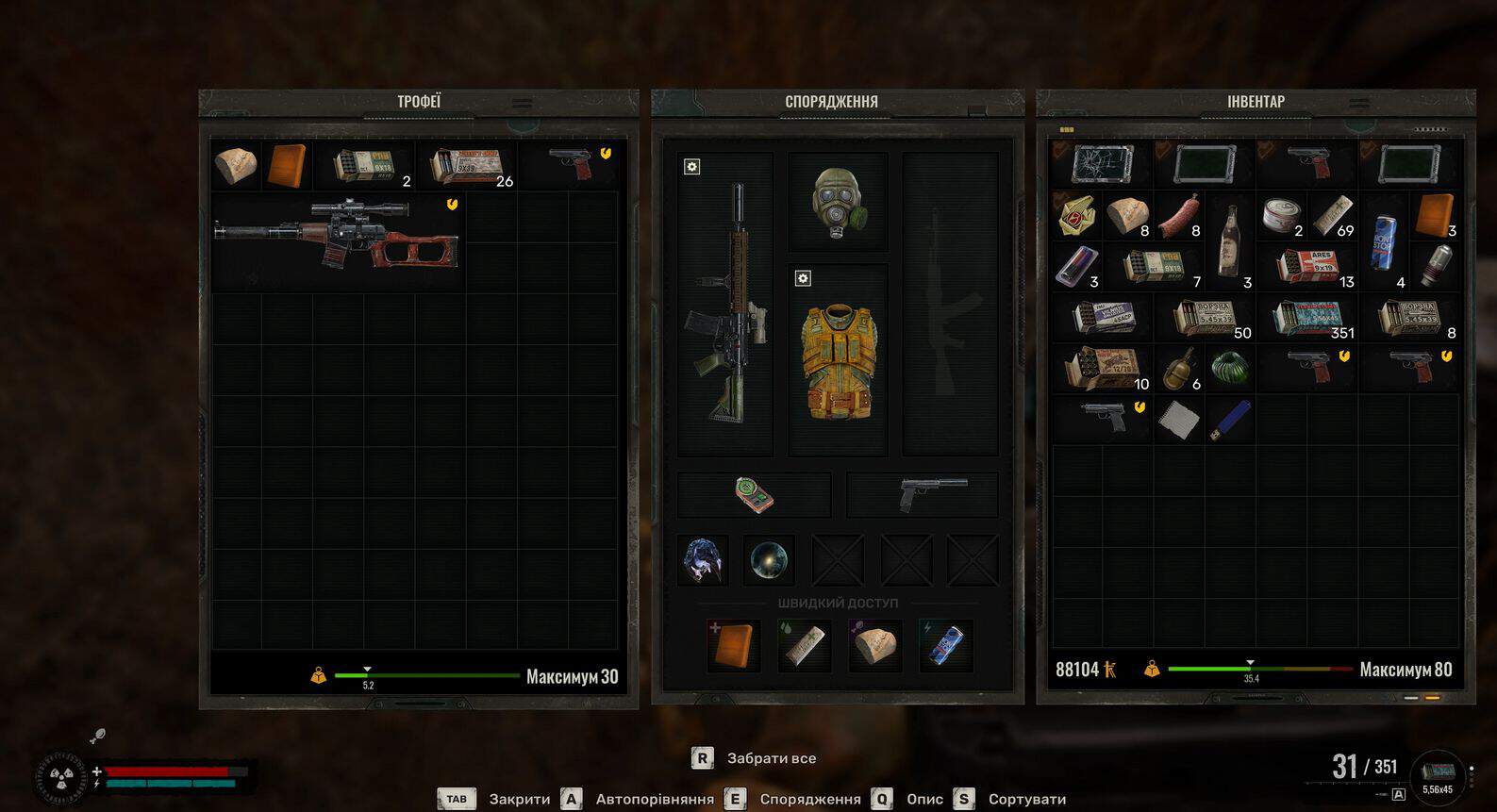Viewport: 1497px width, 812px height.
Task: Select the glass sphere artifact slot
Action: coord(769,560)
